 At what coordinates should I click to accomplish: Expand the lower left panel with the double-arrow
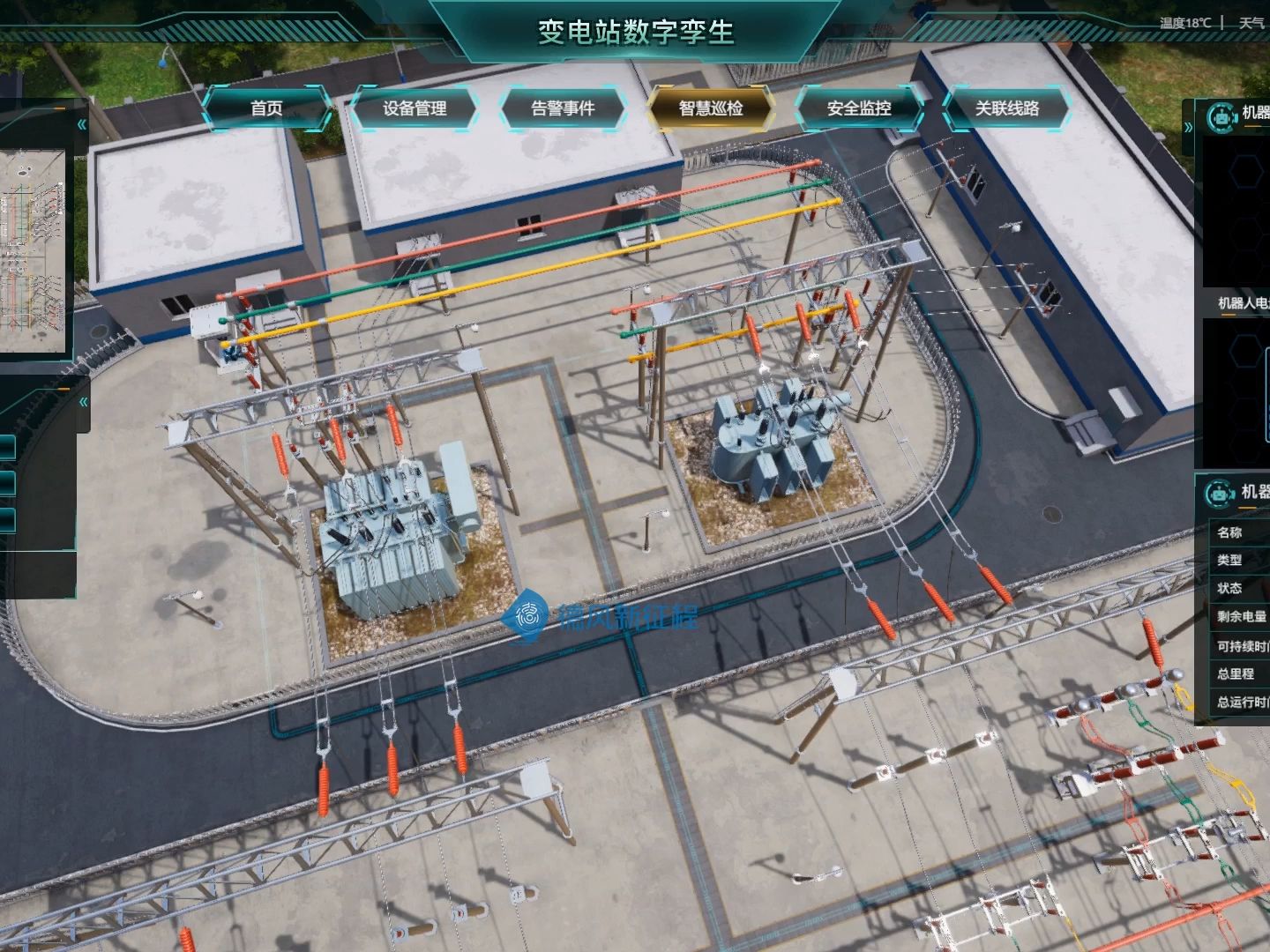coord(82,402)
